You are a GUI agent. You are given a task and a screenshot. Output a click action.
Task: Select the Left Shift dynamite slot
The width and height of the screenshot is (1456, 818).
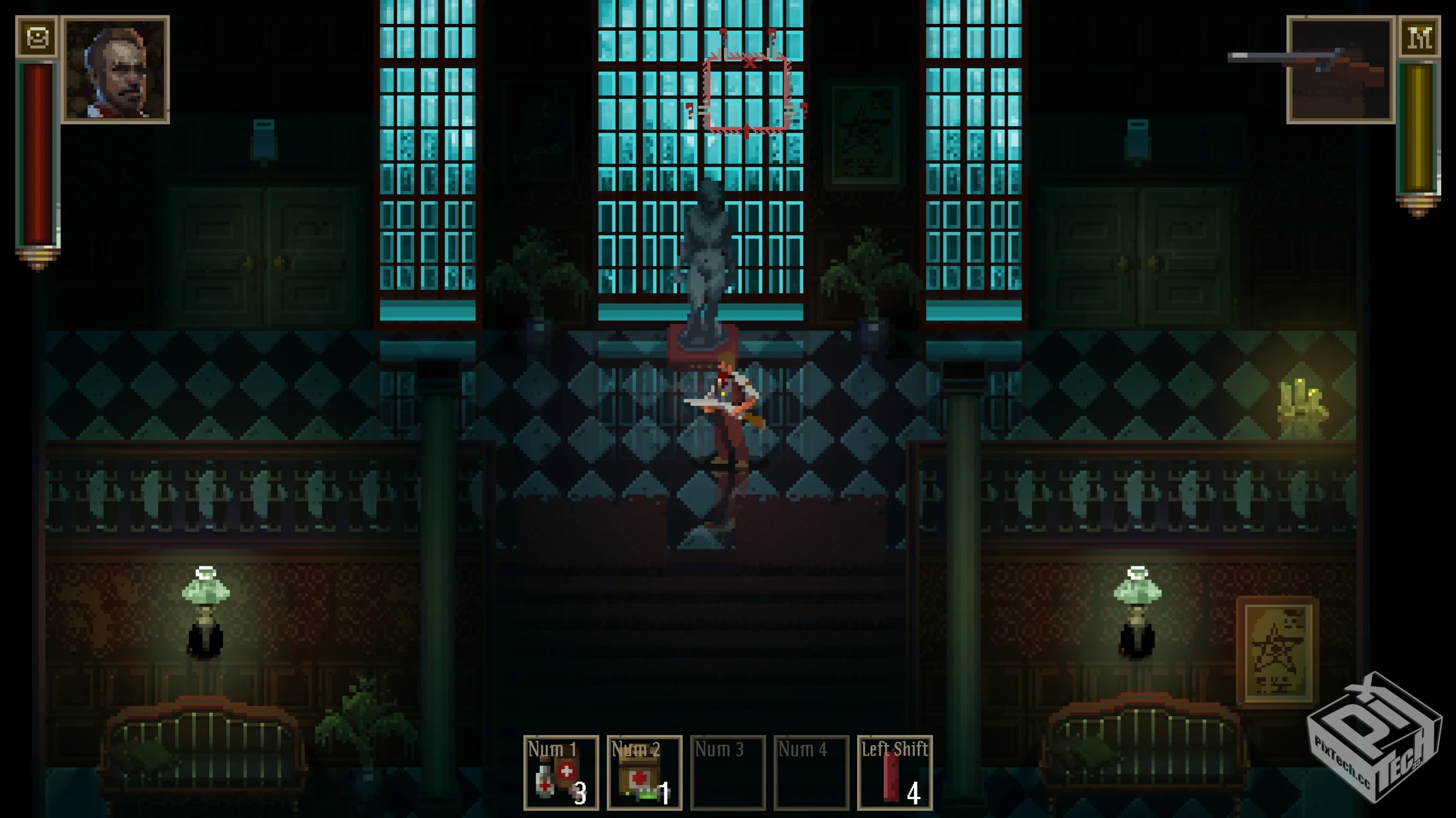(895, 773)
